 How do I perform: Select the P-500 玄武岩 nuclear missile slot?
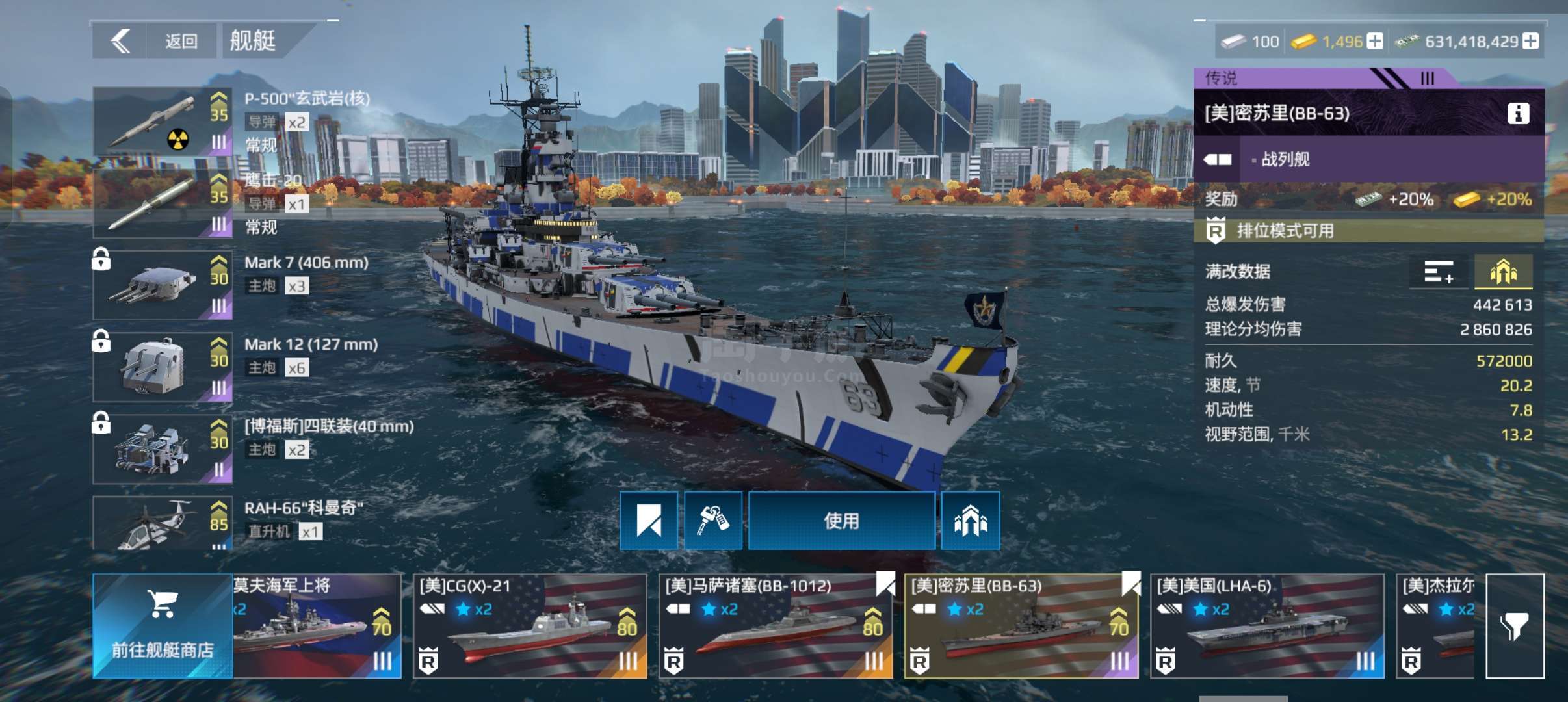(163, 122)
